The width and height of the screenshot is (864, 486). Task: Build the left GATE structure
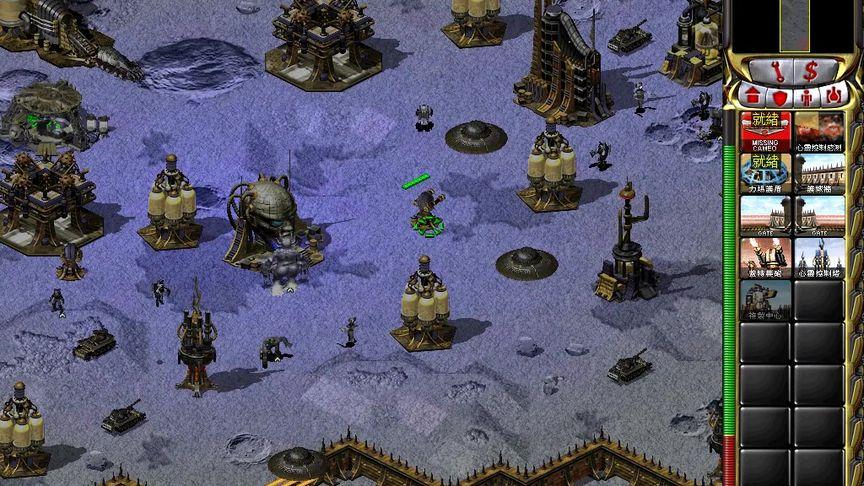765,216
